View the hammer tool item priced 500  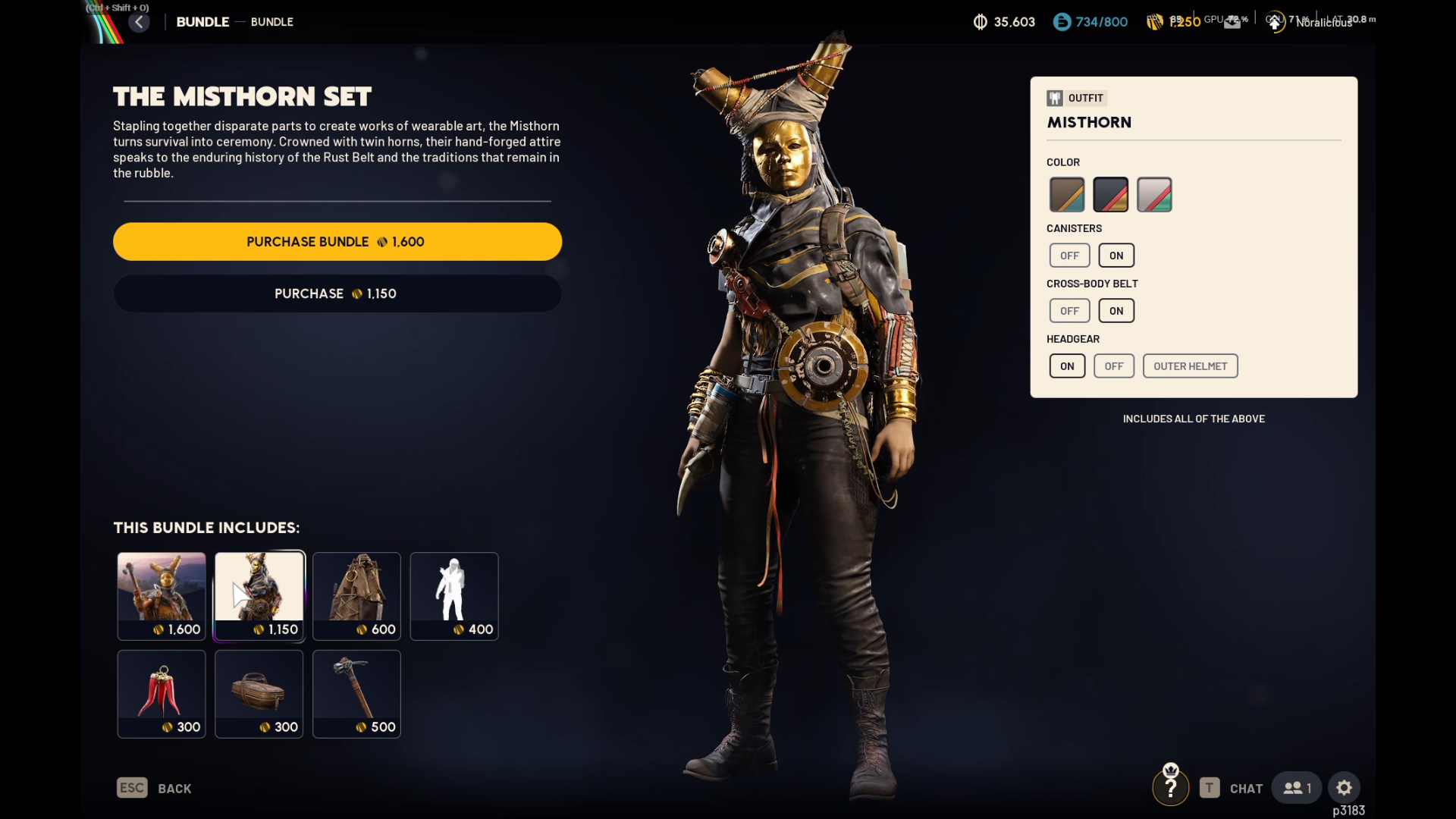click(356, 693)
